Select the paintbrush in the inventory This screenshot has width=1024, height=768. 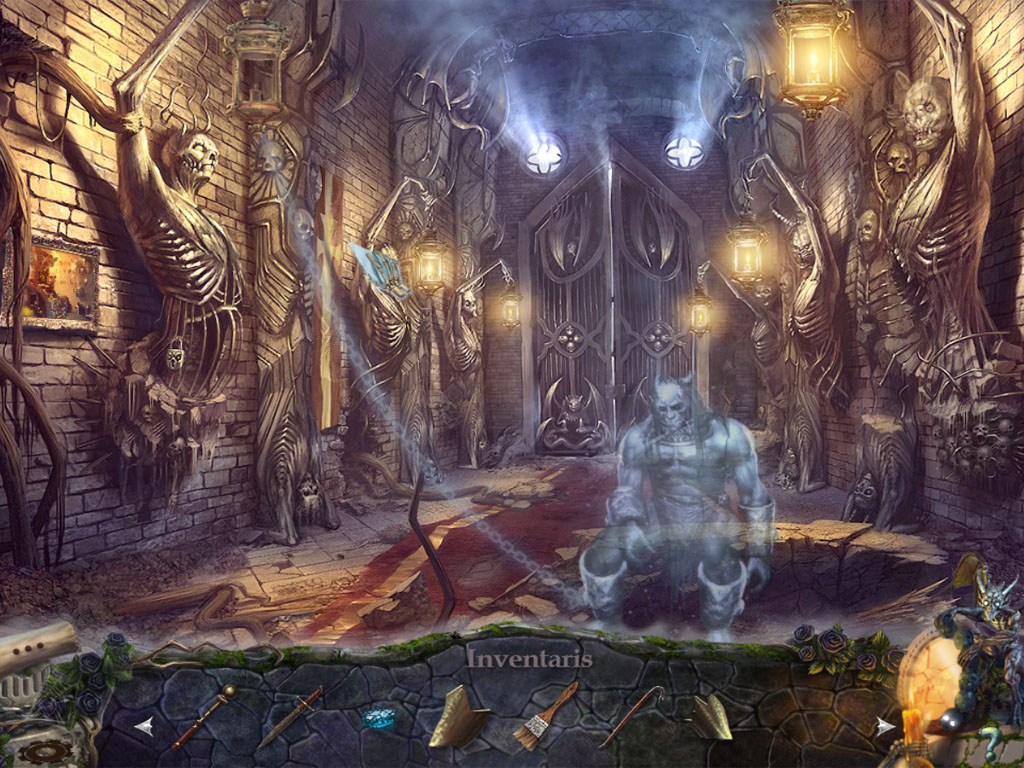545,715
